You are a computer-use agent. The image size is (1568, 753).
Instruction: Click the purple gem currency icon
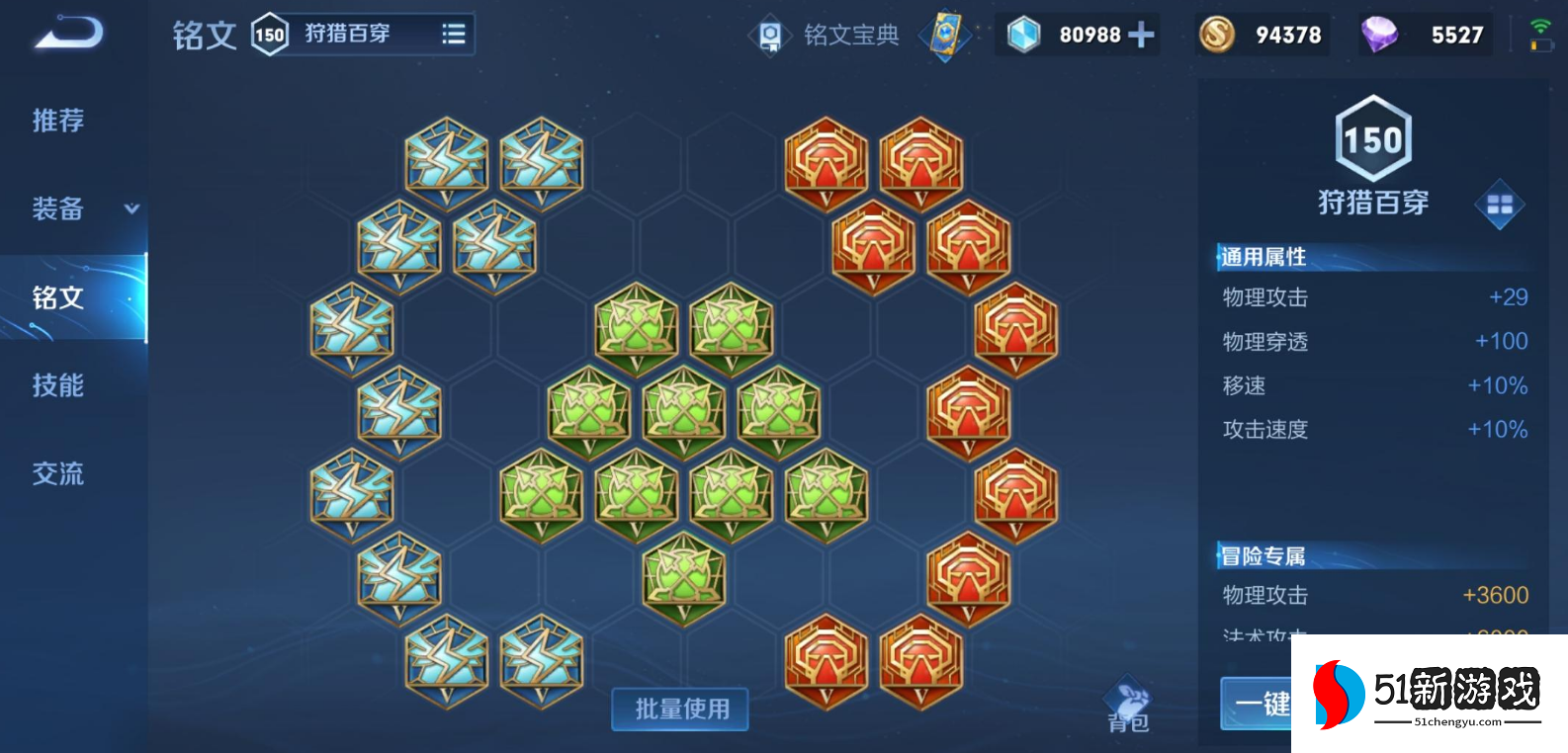(1376, 34)
